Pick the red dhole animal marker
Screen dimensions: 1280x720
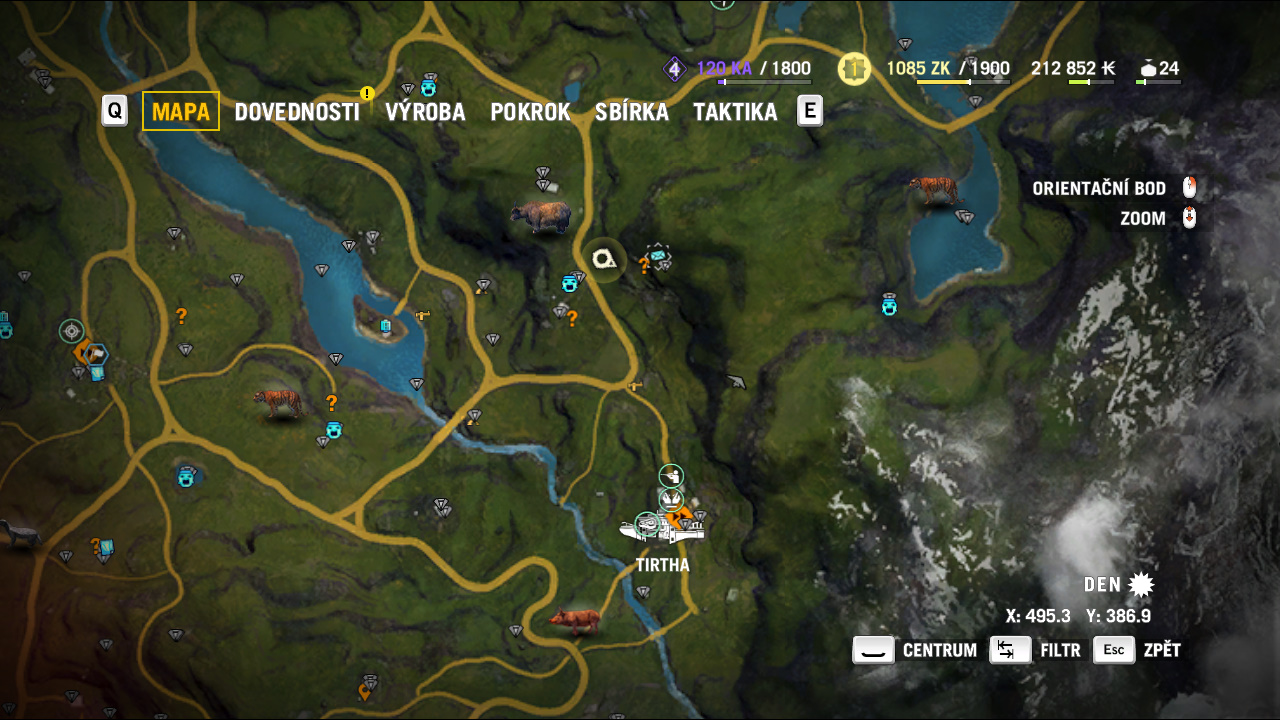575,620
